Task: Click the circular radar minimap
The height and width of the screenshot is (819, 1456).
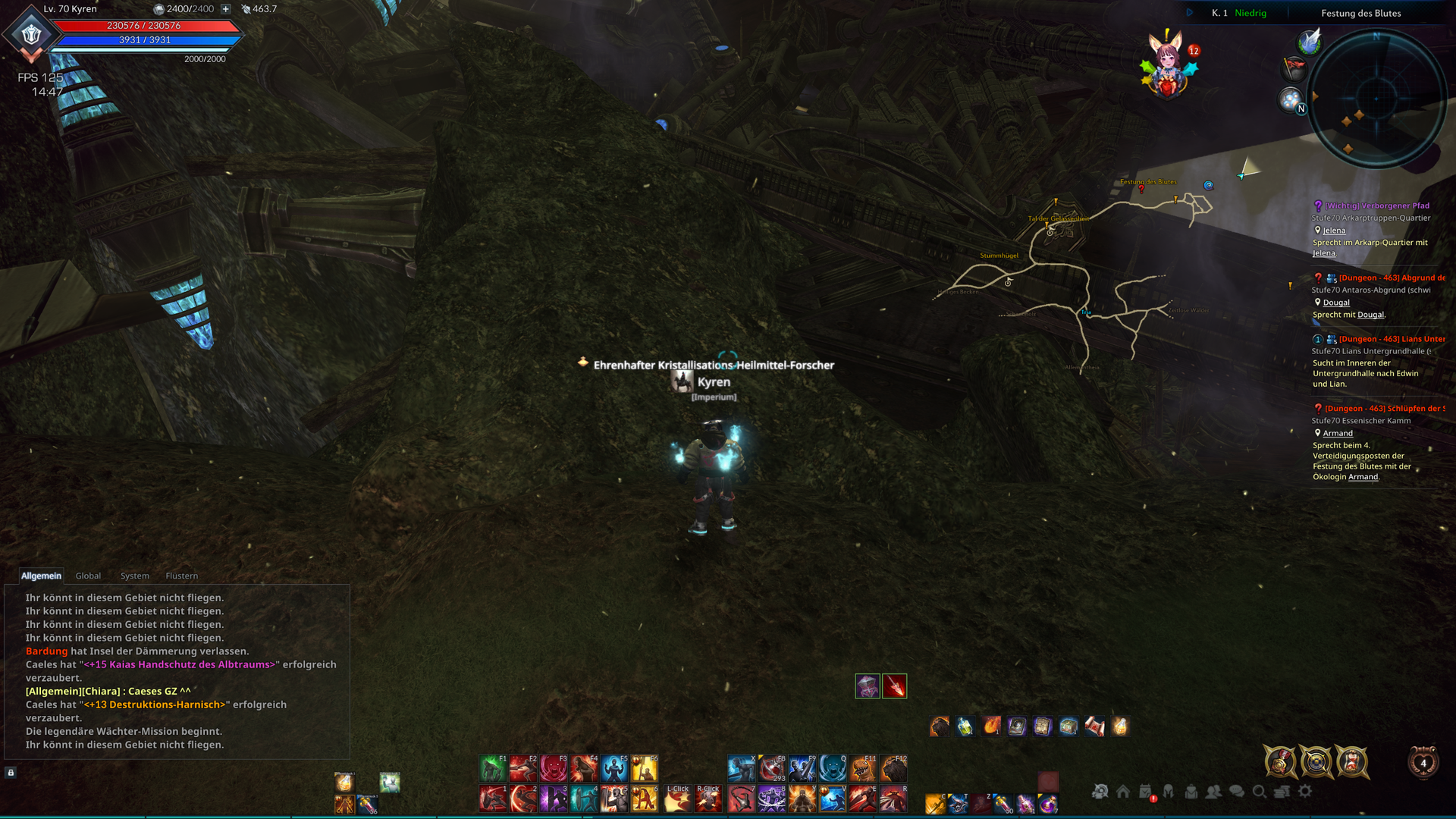Action: (1376, 98)
